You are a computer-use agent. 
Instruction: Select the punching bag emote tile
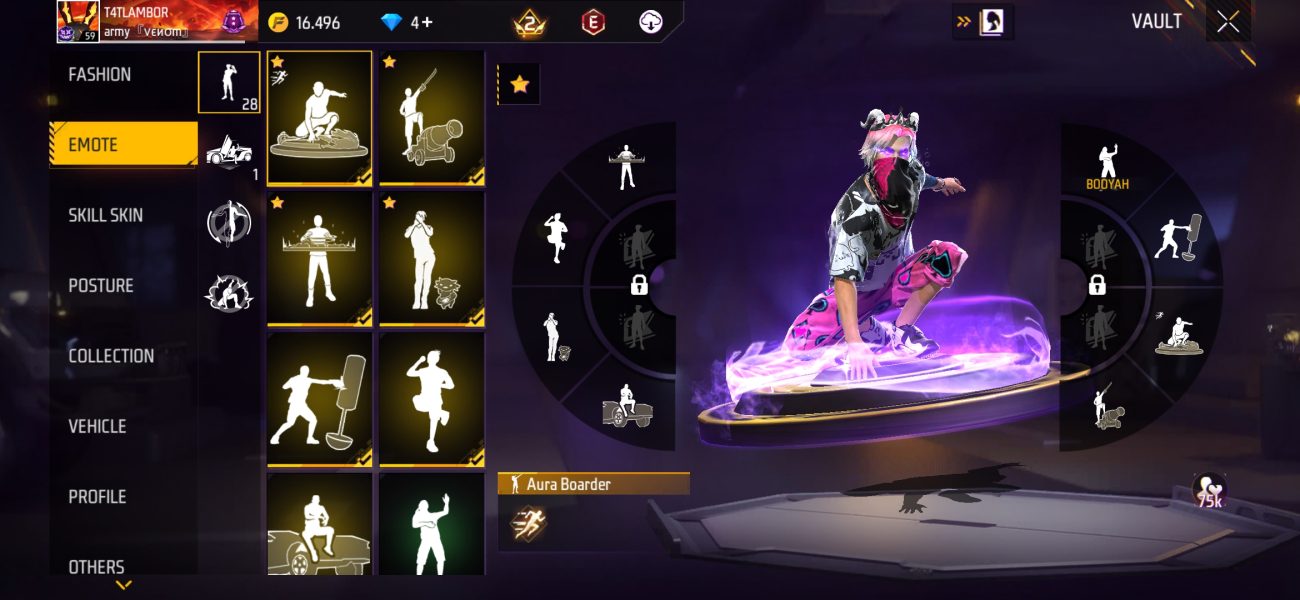tap(320, 400)
